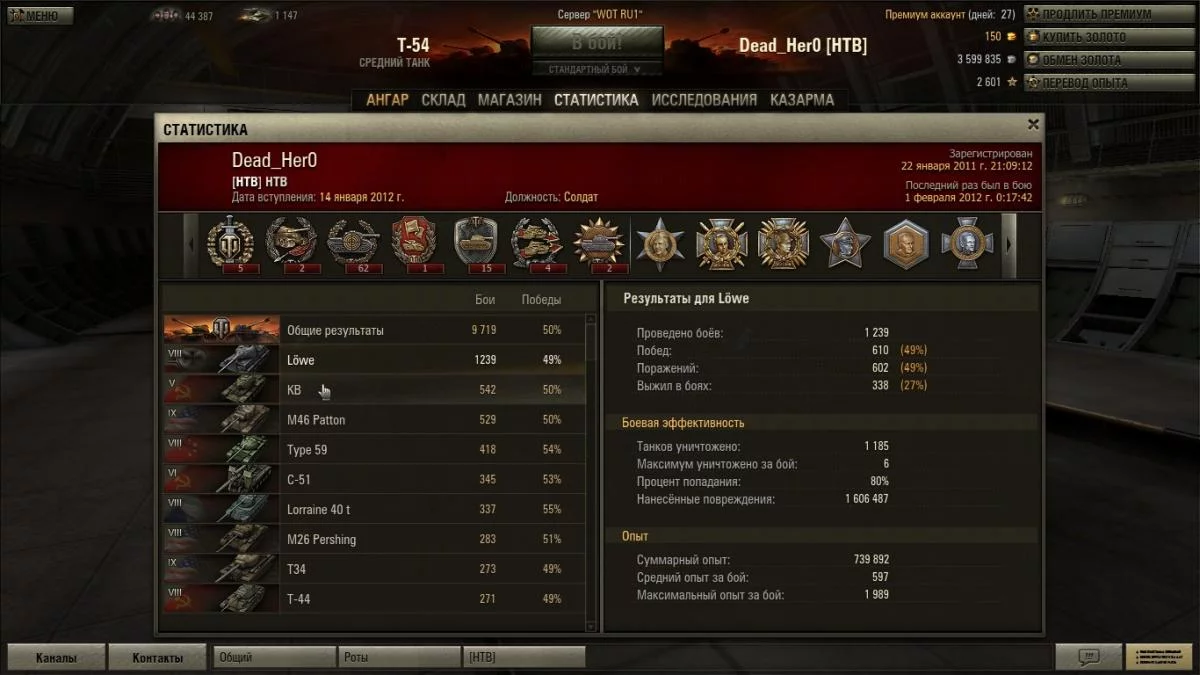Open the Каналы chat channels button
The image size is (1200, 675).
click(x=56, y=658)
